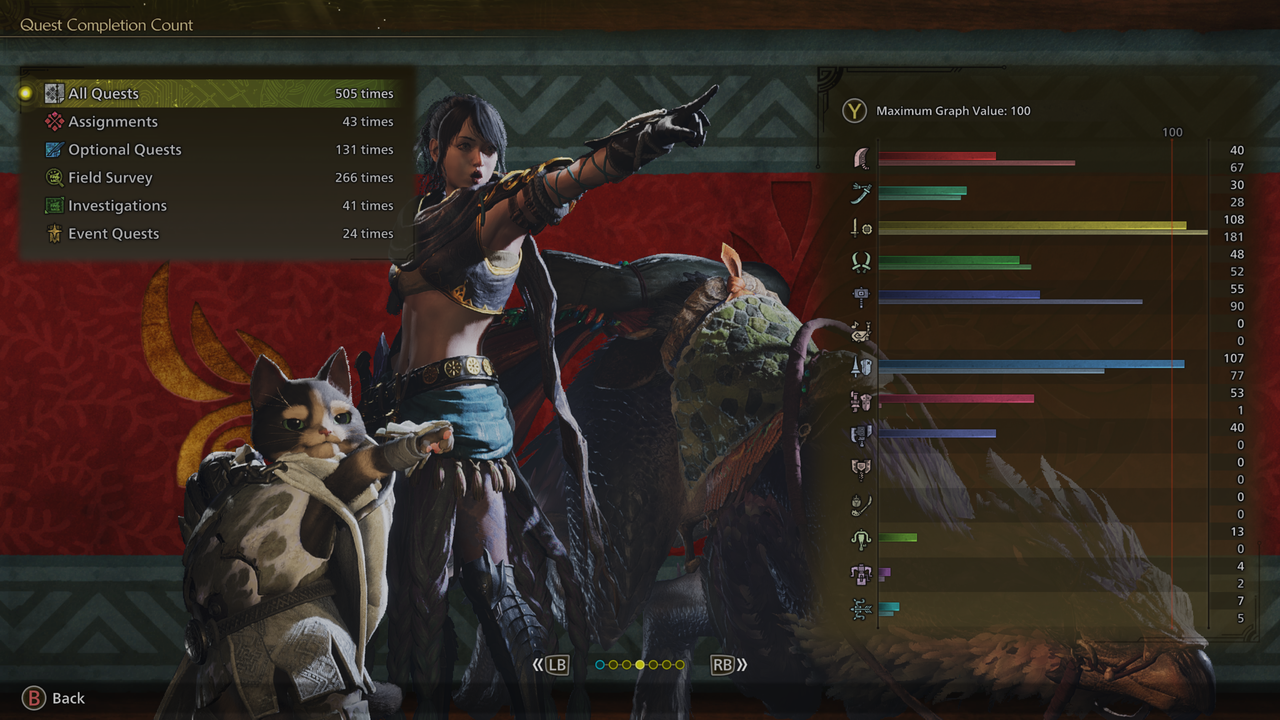Image resolution: width=1280 pixels, height=720 pixels.
Task: Choose the Assignments quest category
Action: coord(218,122)
